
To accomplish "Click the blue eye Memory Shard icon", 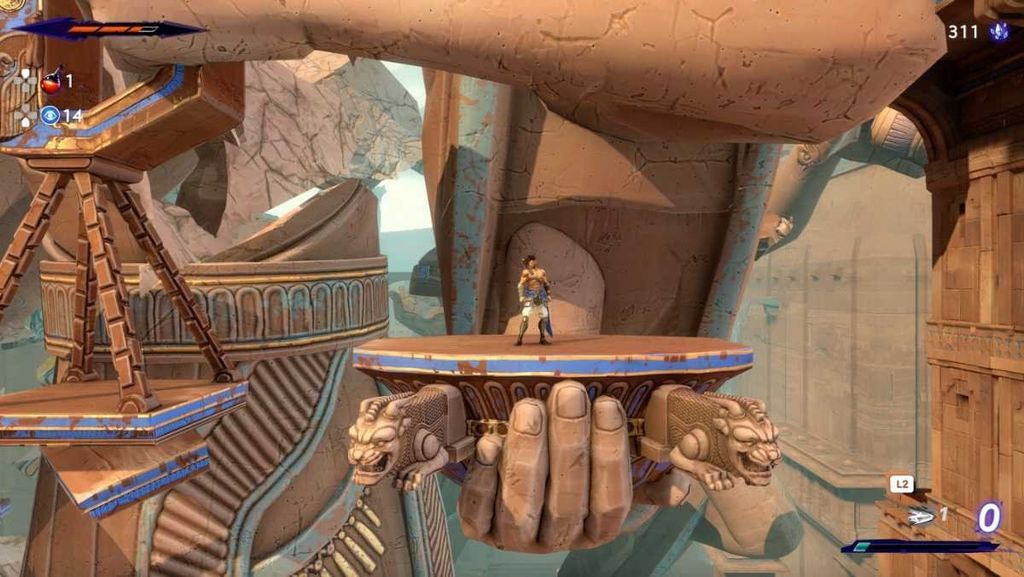I will [x=50, y=115].
